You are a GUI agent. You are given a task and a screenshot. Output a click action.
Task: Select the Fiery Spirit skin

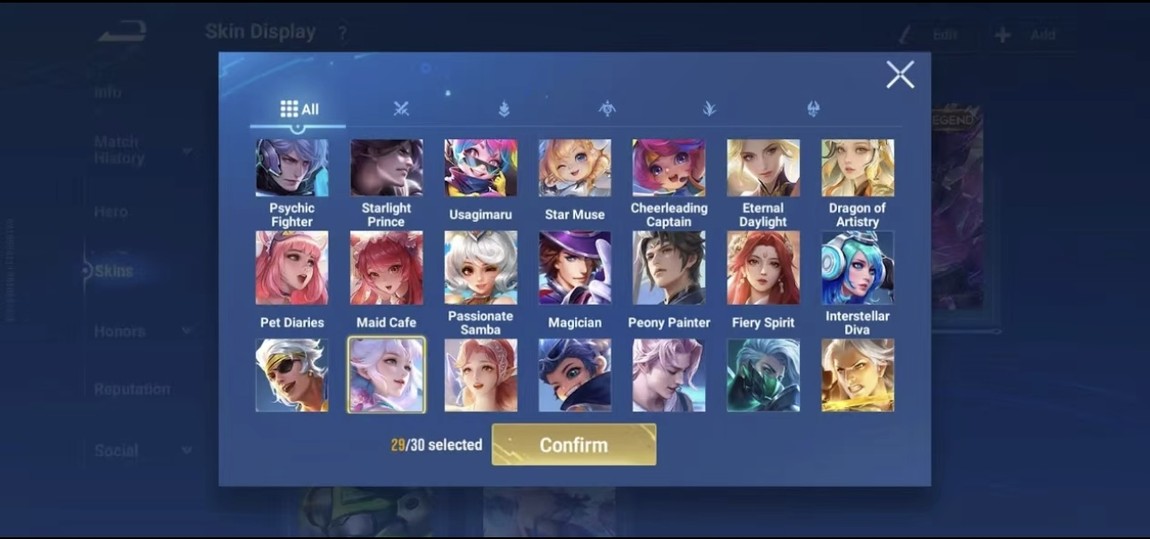tap(763, 268)
